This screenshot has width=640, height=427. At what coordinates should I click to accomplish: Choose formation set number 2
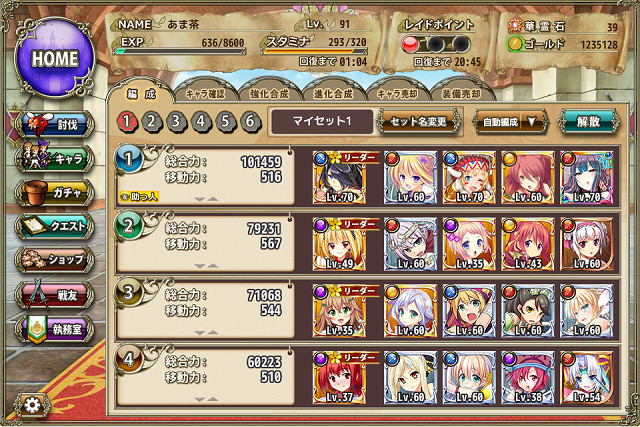pyautogui.click(x=152, y=122)
